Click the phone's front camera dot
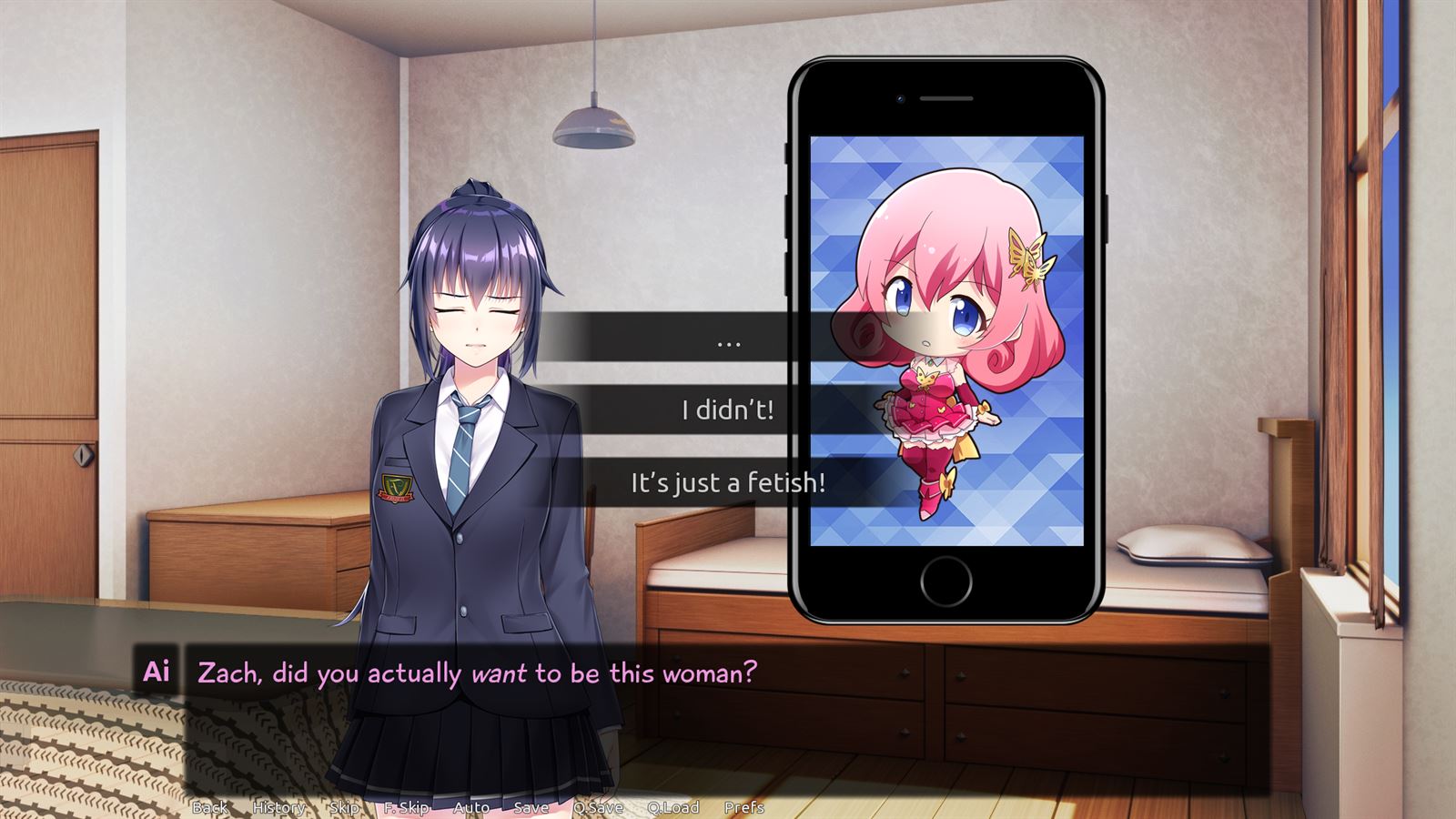 click(900, 98)
